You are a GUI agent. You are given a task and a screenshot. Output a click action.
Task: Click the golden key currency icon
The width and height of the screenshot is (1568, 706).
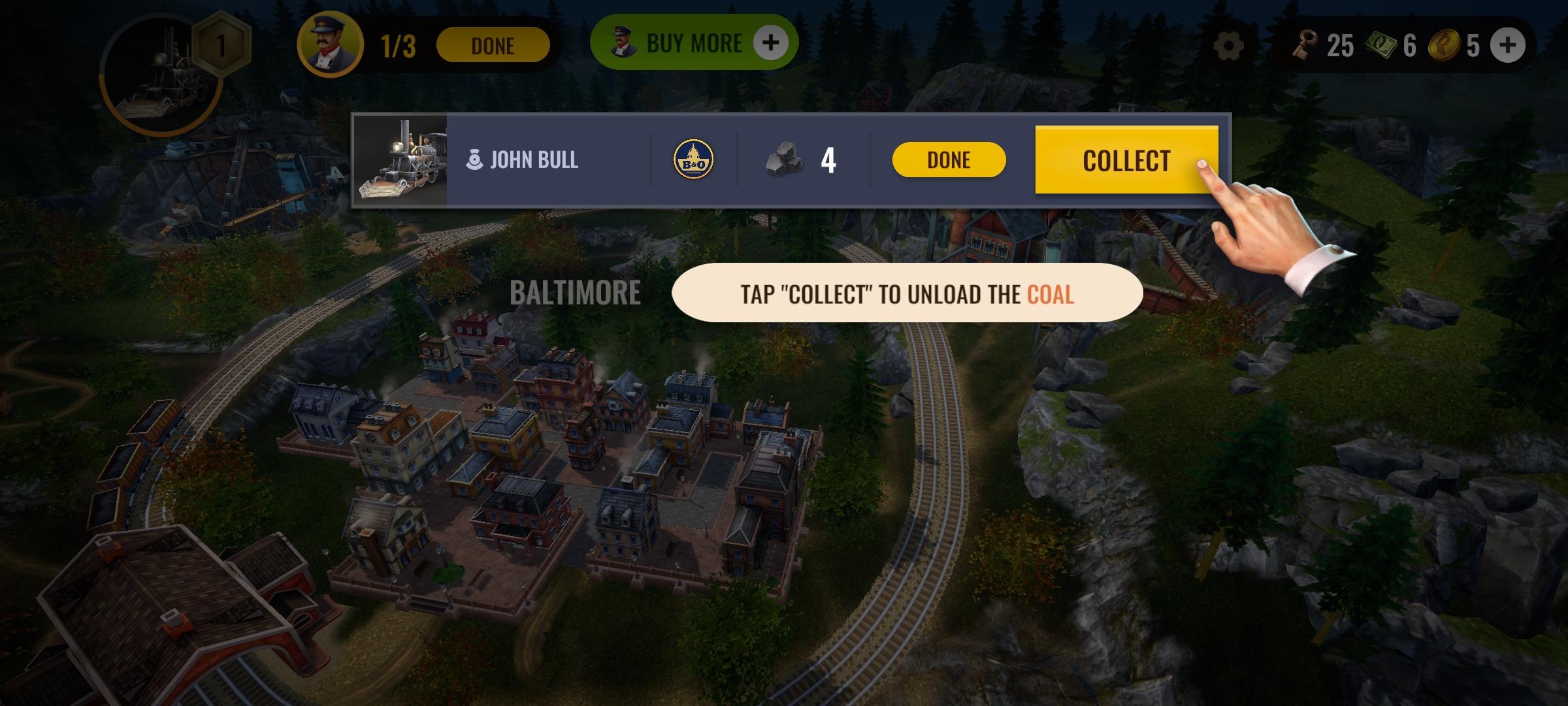point(1307,44)
